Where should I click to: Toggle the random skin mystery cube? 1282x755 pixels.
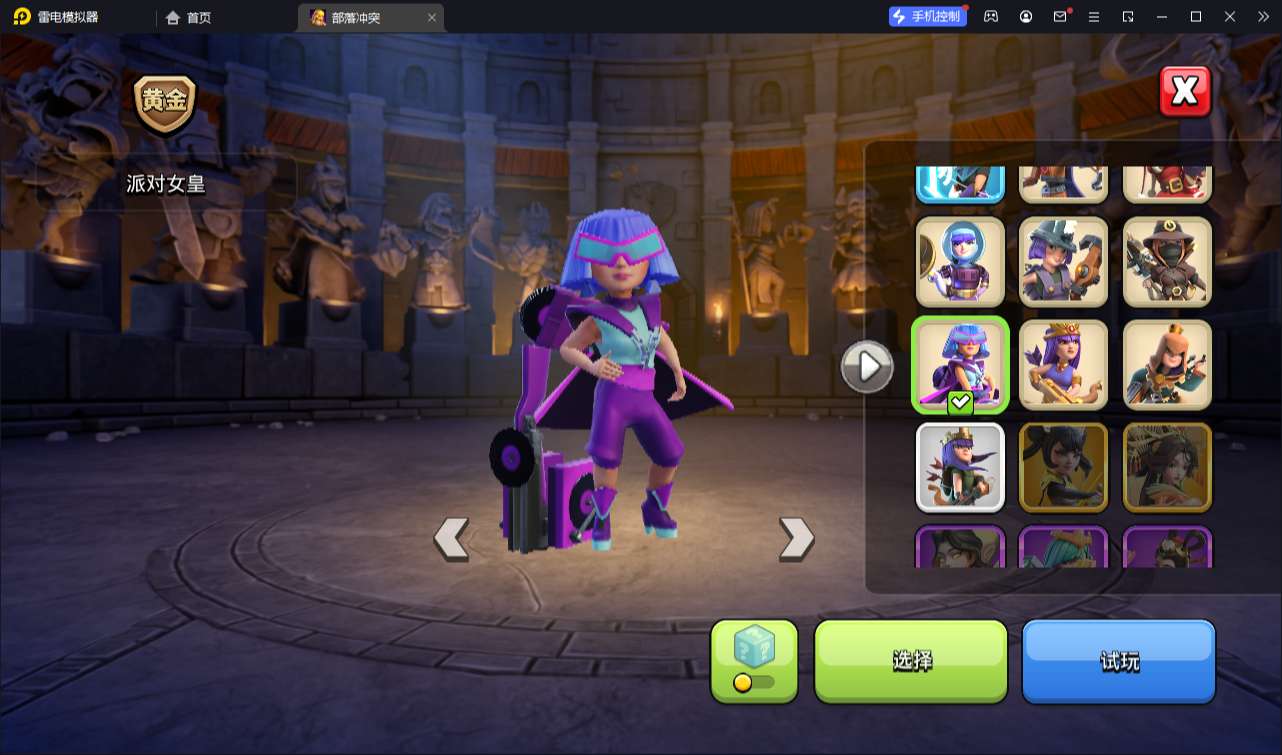(x=754, y=661)
